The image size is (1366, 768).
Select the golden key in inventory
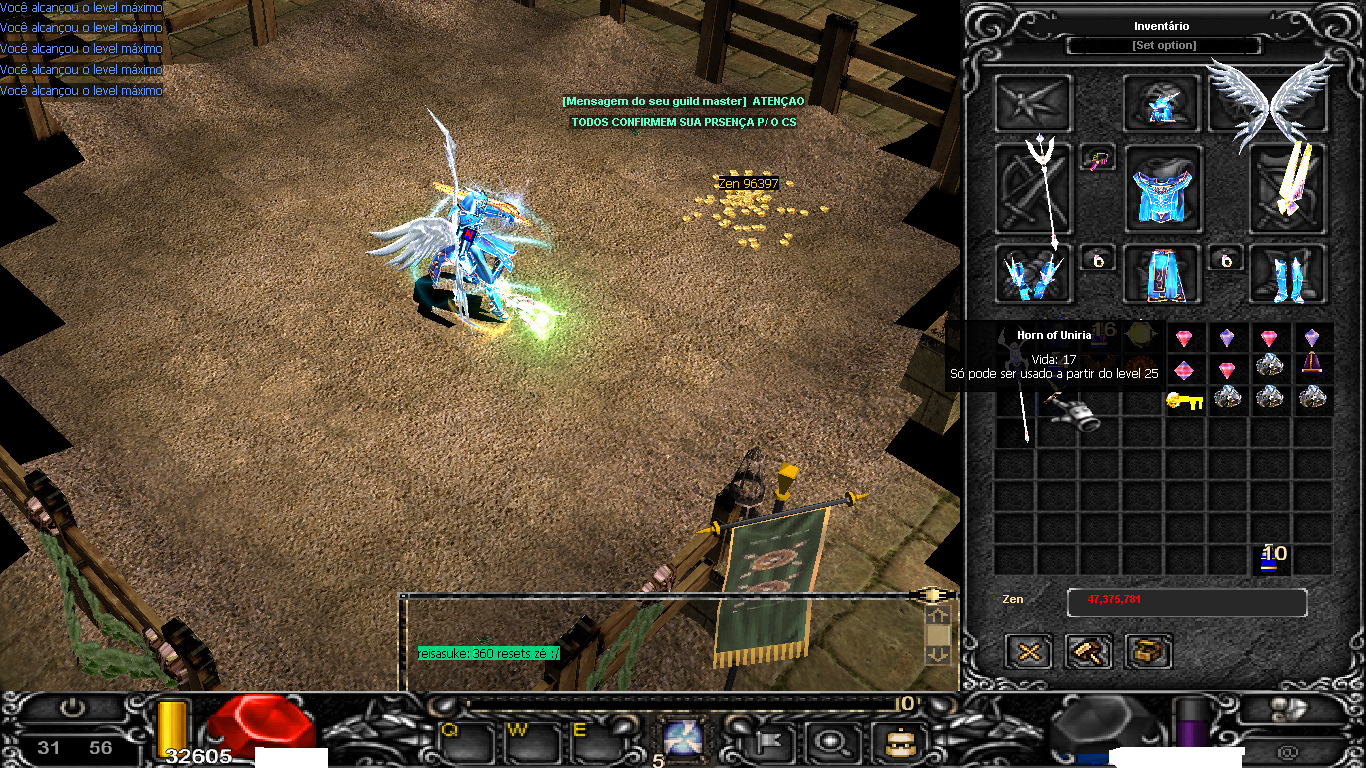coord(1184,400)
